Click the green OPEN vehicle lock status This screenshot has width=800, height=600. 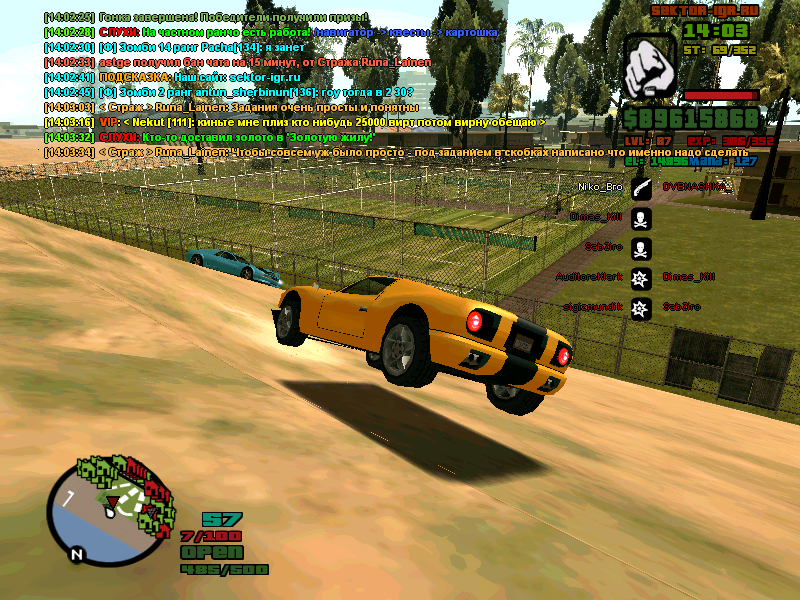211,553
